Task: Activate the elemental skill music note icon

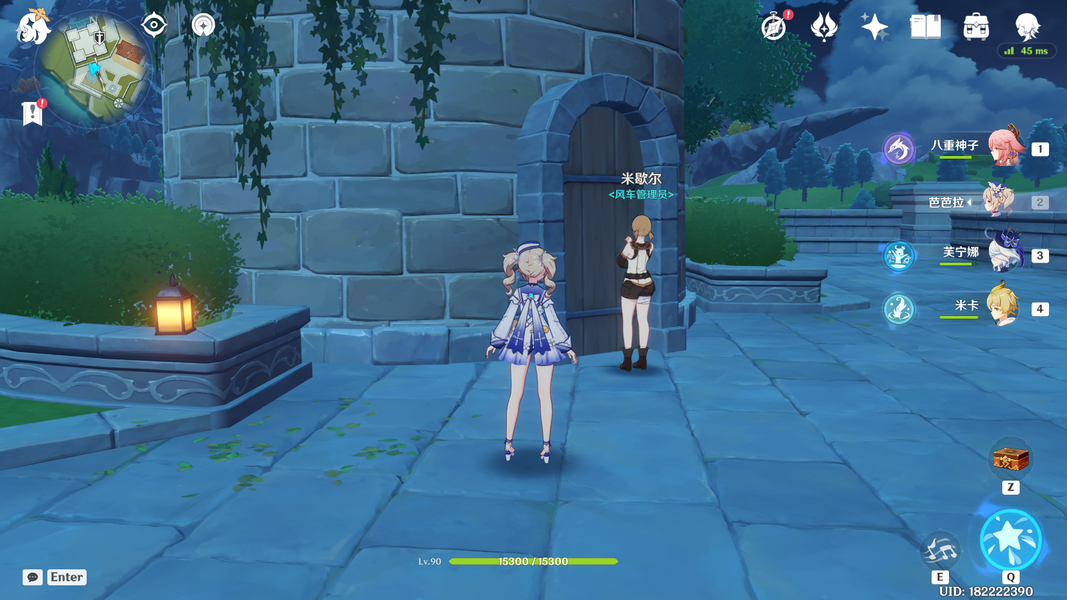Action: (940, 549)
